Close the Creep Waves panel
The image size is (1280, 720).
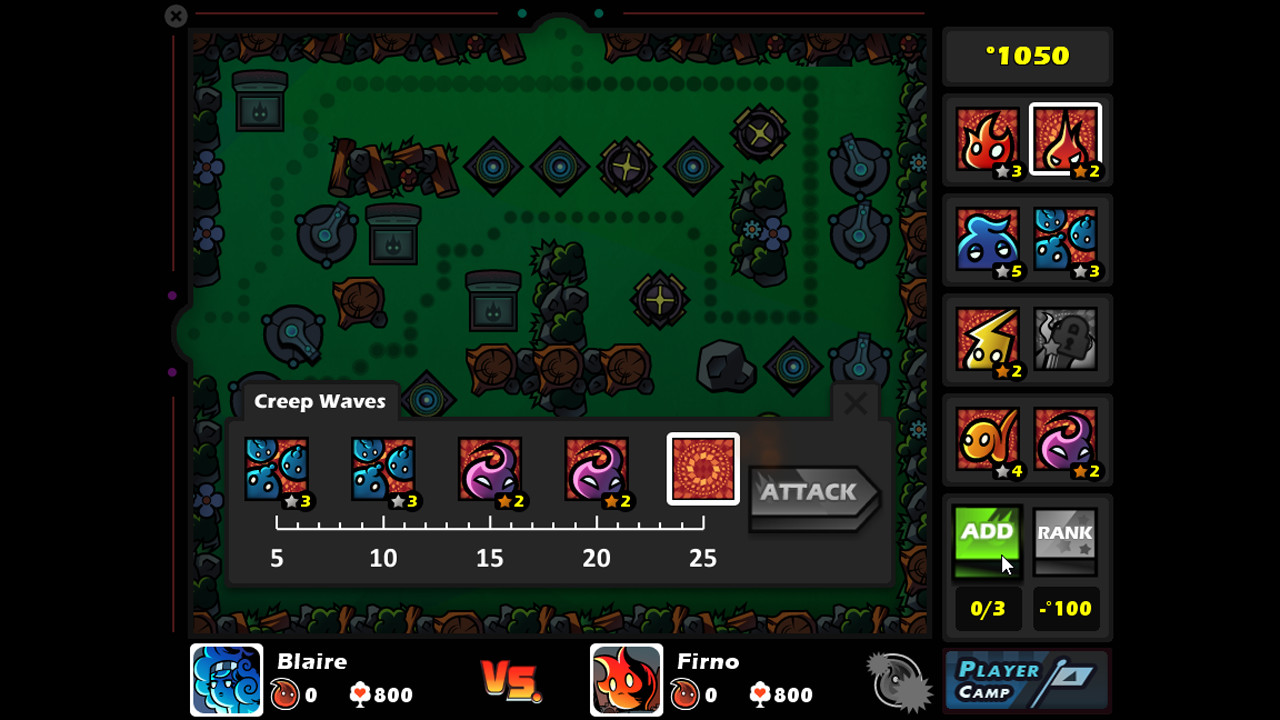click(856, 403)
